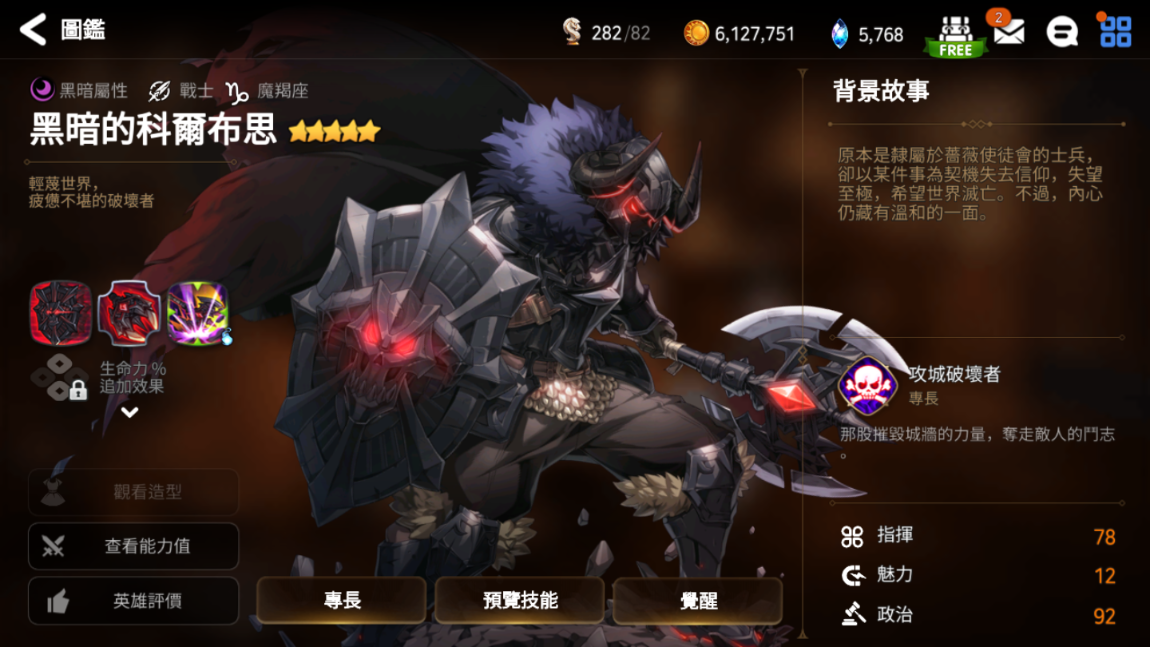Tap the gold coin currency icon

696,33
